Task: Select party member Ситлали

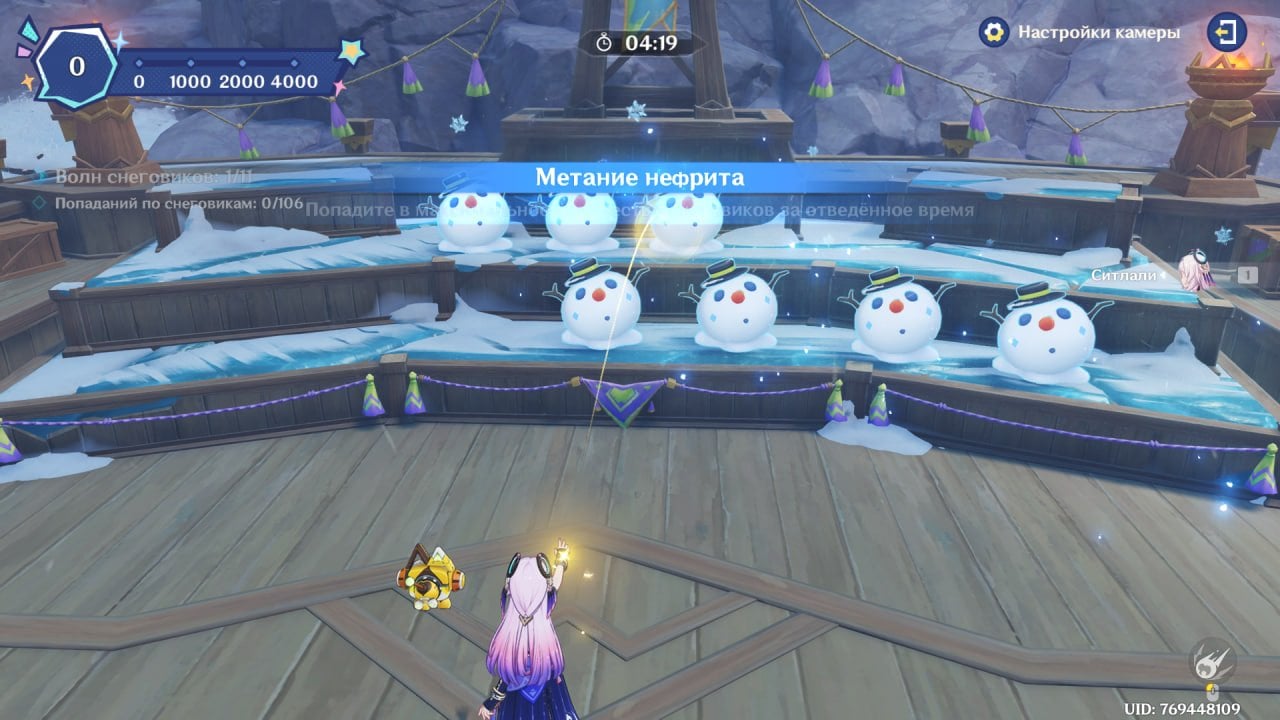Action: click(x=1192, y=272)
